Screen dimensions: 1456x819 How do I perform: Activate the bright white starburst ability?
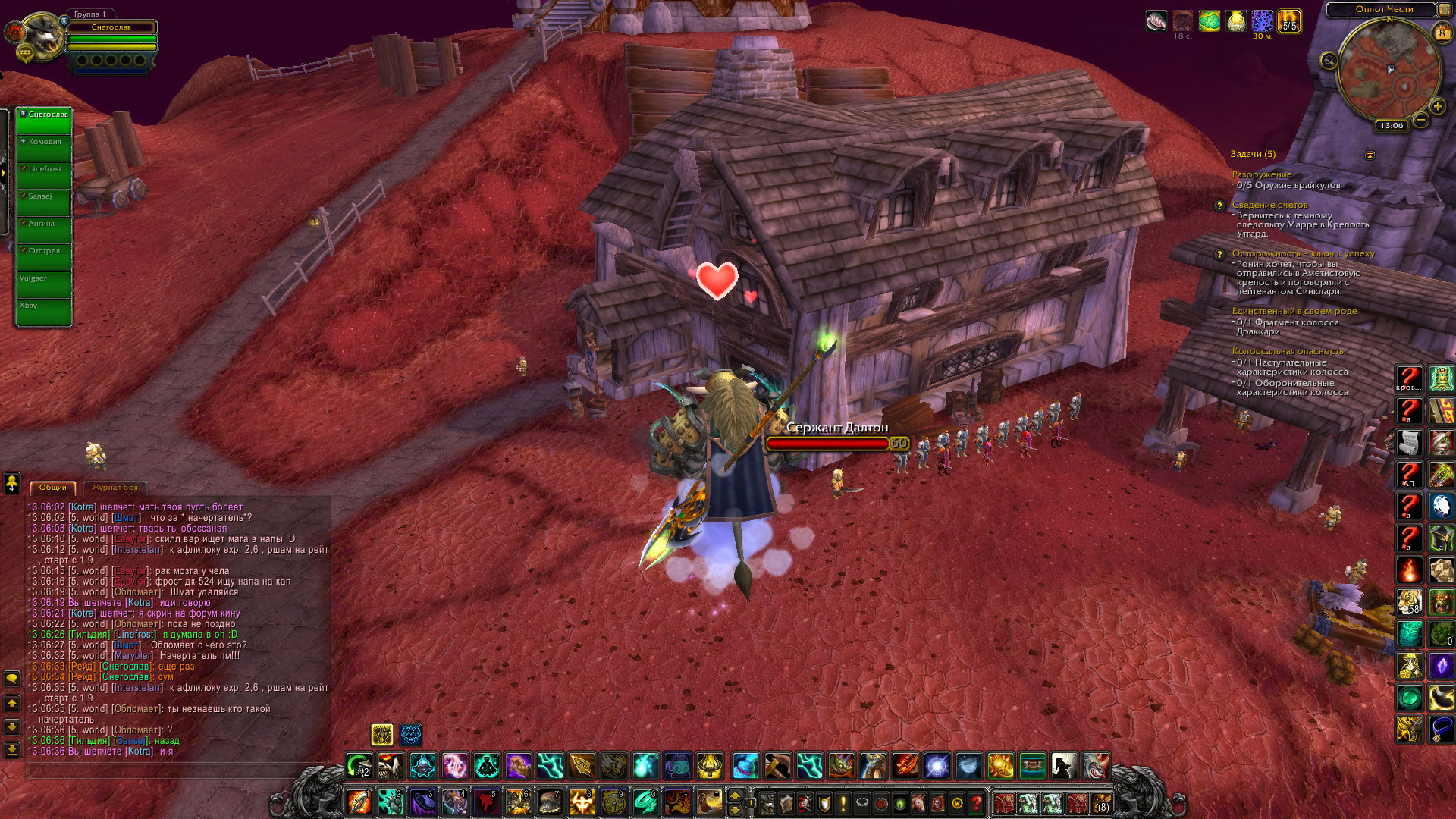(x=937, y=766)
